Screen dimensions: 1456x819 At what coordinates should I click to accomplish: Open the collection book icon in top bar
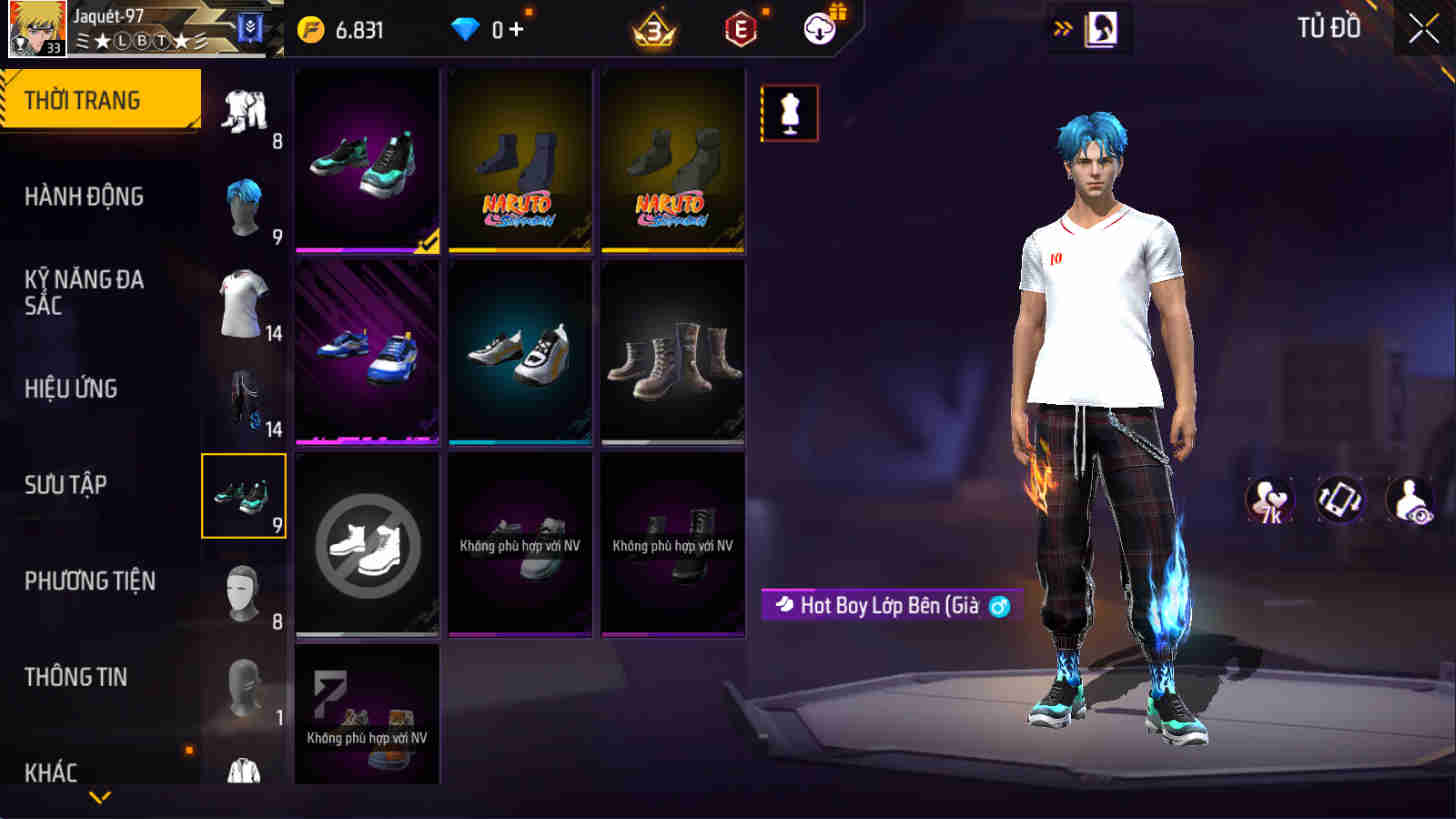[1101, 29]
